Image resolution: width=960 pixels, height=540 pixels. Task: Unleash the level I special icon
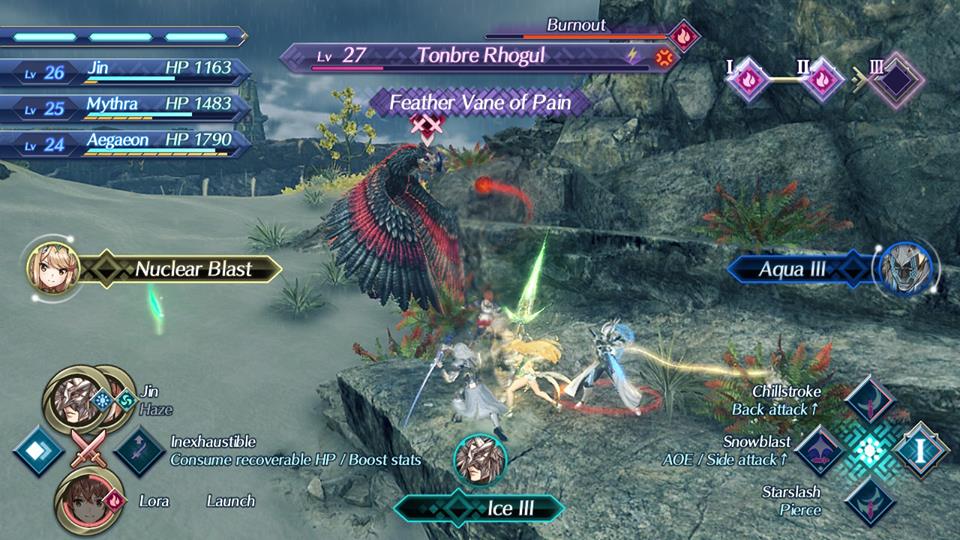[921, 449]
